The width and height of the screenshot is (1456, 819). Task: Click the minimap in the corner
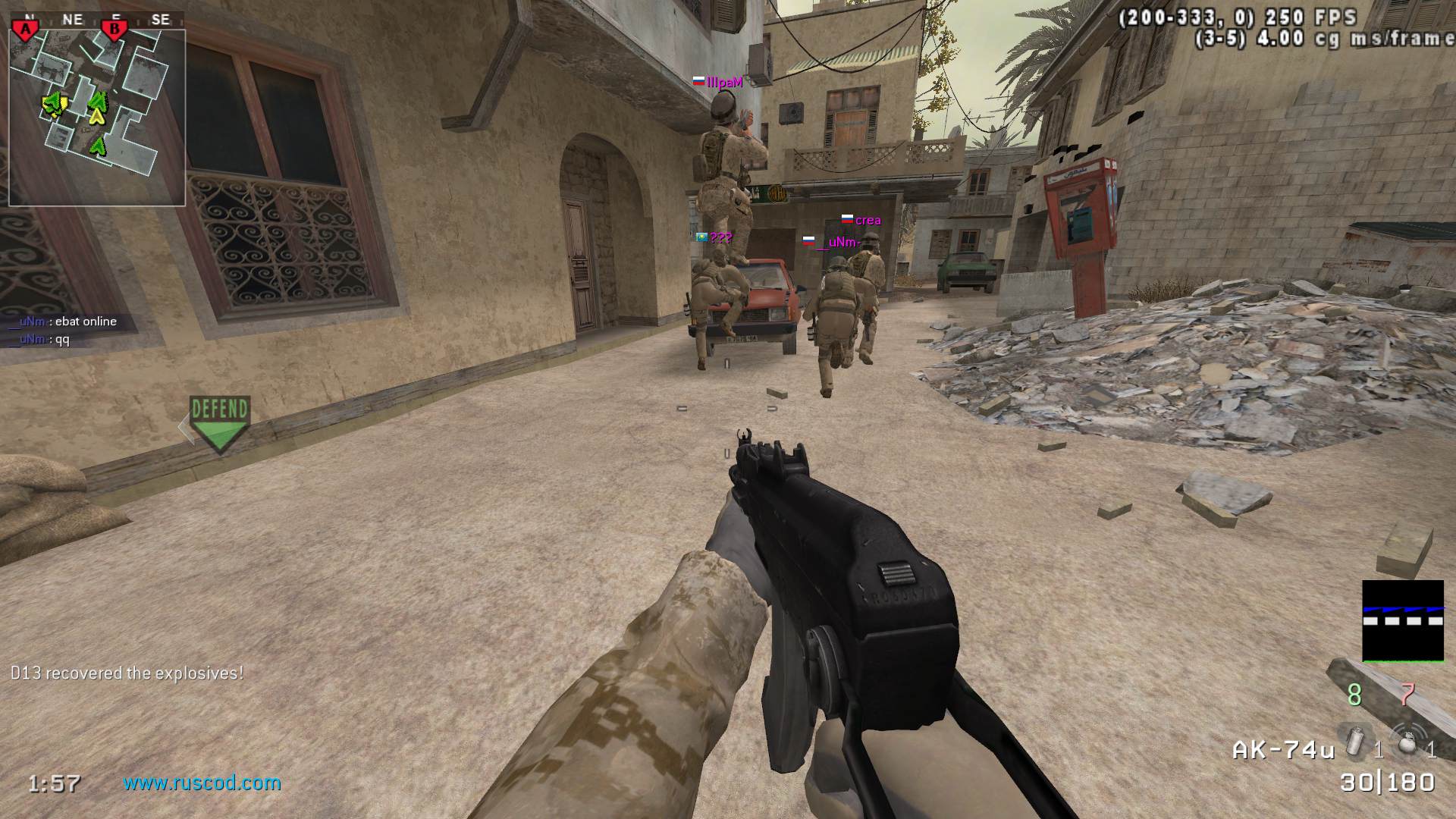click(x=97, y=118)
